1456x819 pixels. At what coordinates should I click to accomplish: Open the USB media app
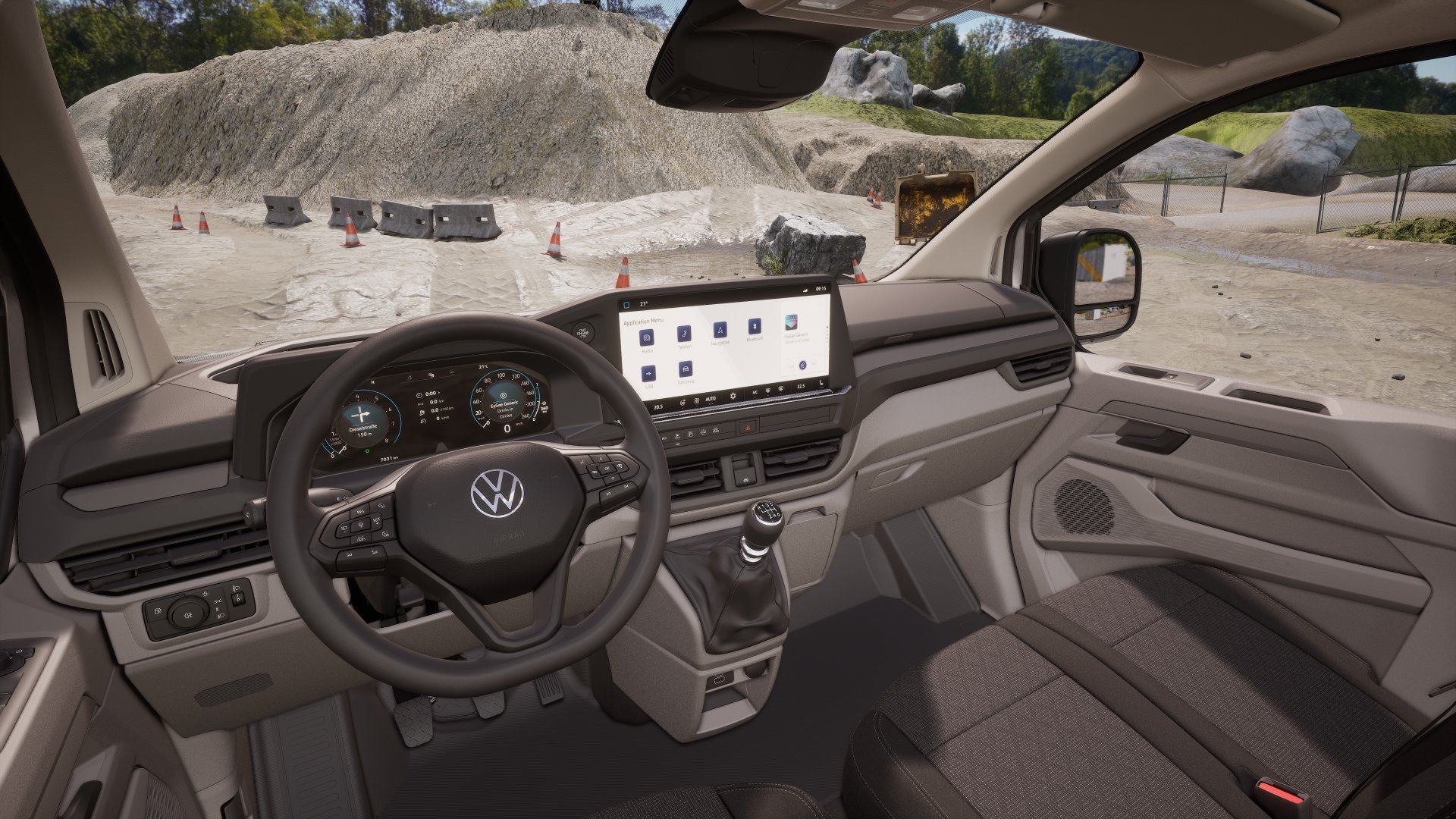click(648, 374)
